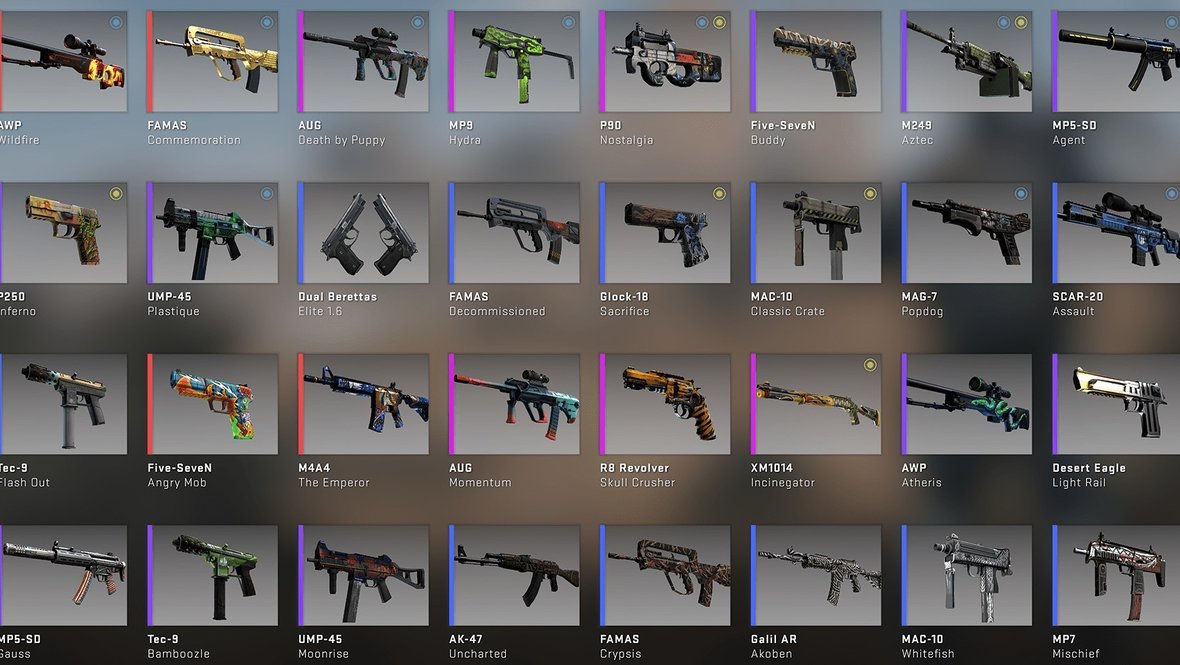This screenshot has height=665, width=1180.
Task: Select the FAMAS Commemoration skin
Action: (213, 61)
